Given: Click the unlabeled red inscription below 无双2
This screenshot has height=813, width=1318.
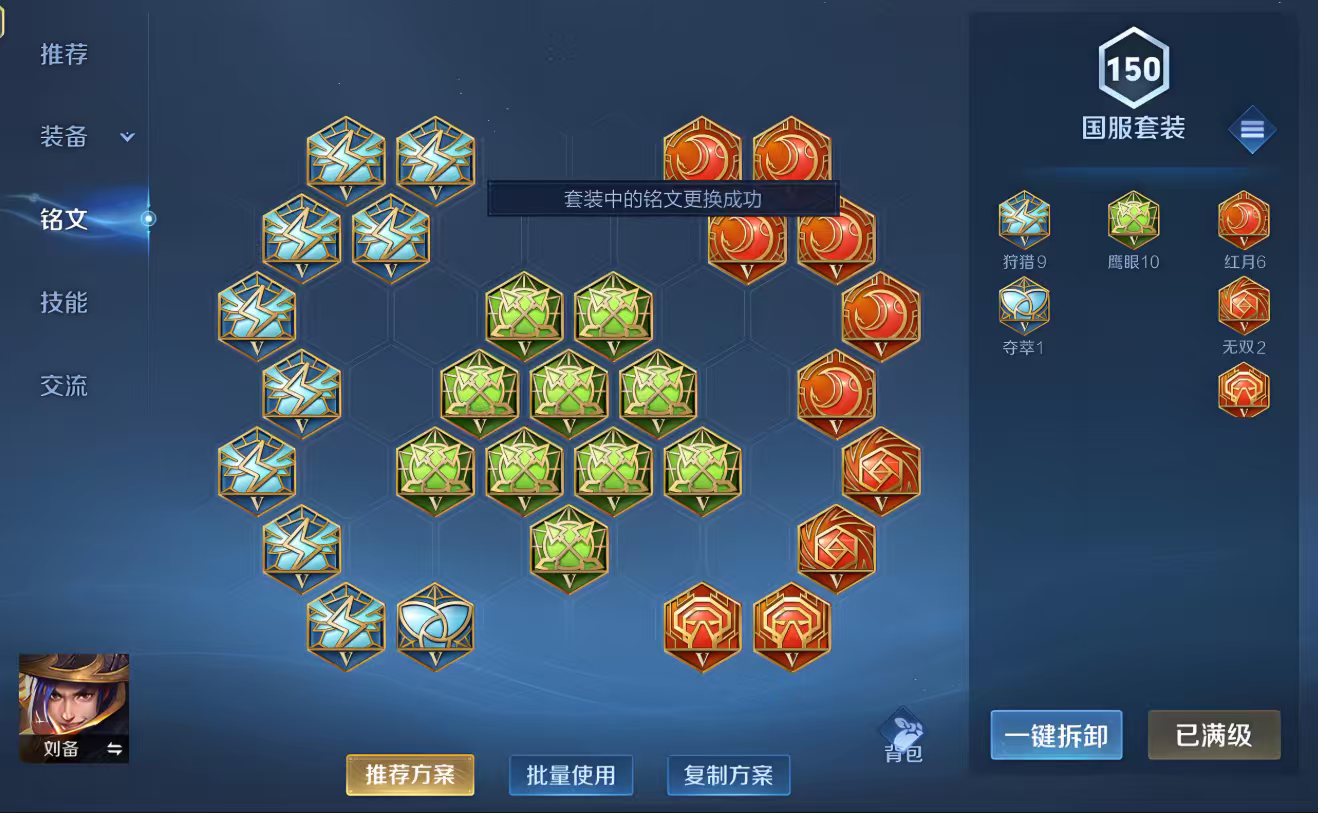Looking at the screenshot, I should pyautogui.click(x=1243, y=390).
